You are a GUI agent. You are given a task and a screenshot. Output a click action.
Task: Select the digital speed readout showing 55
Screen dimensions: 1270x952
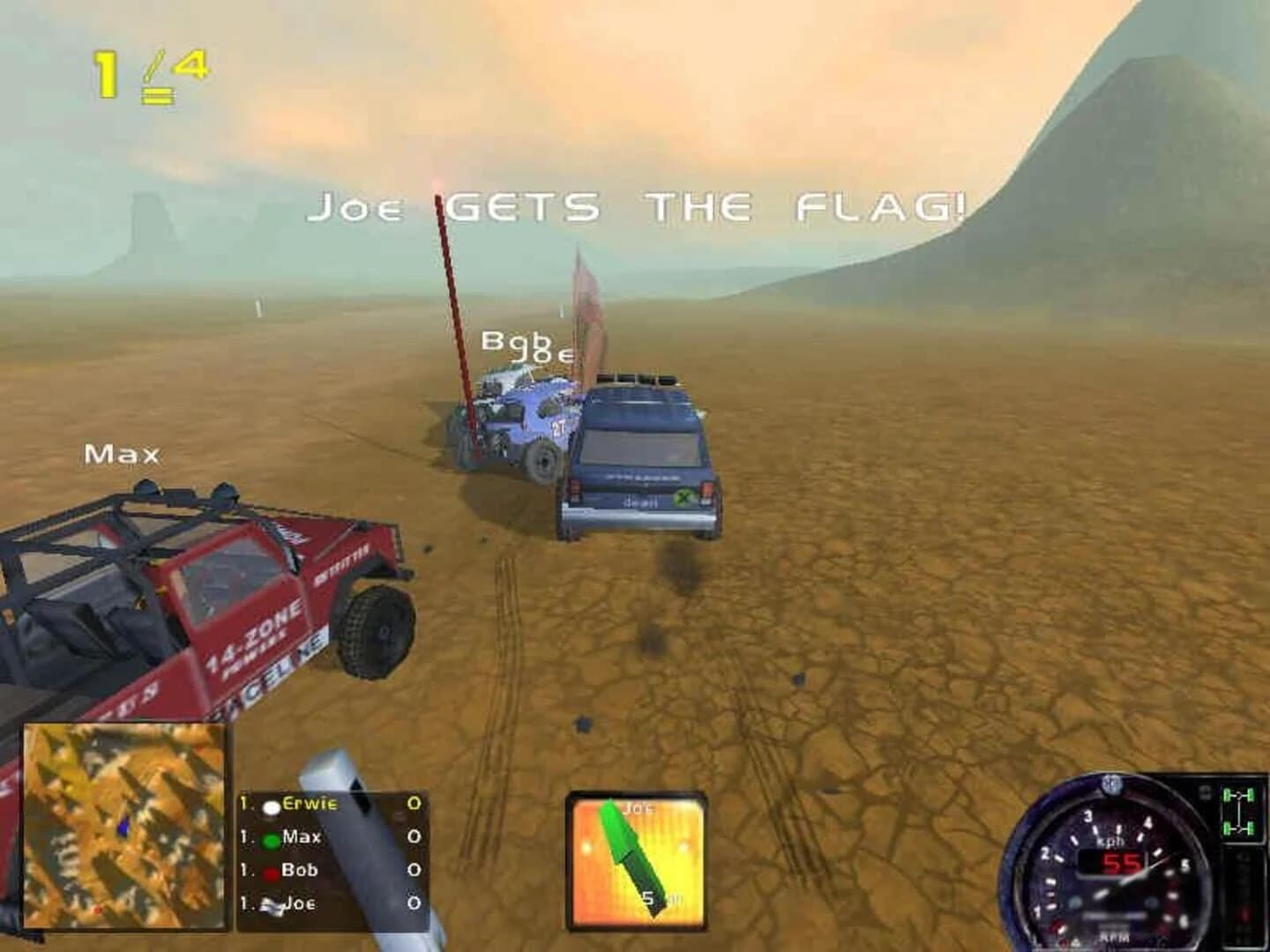pyautogui.click(x=1121, y=862)
